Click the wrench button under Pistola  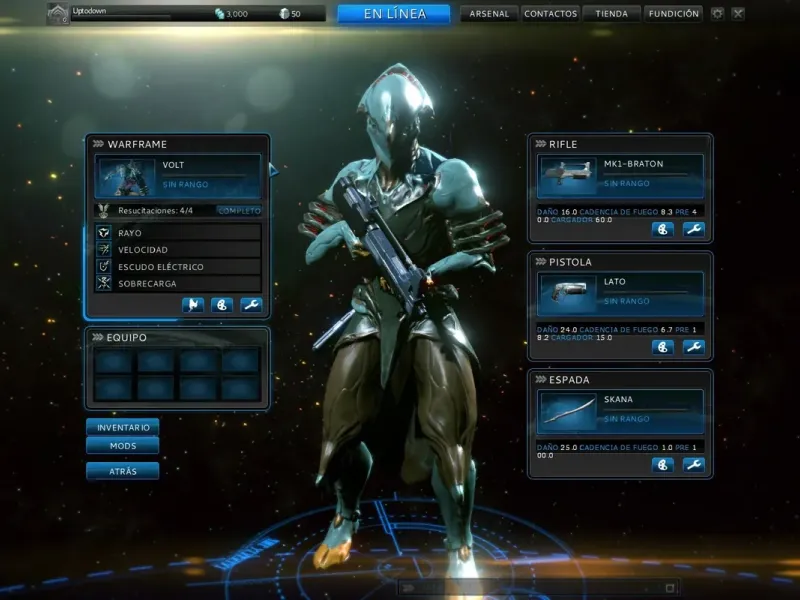[x=693, y=347]
